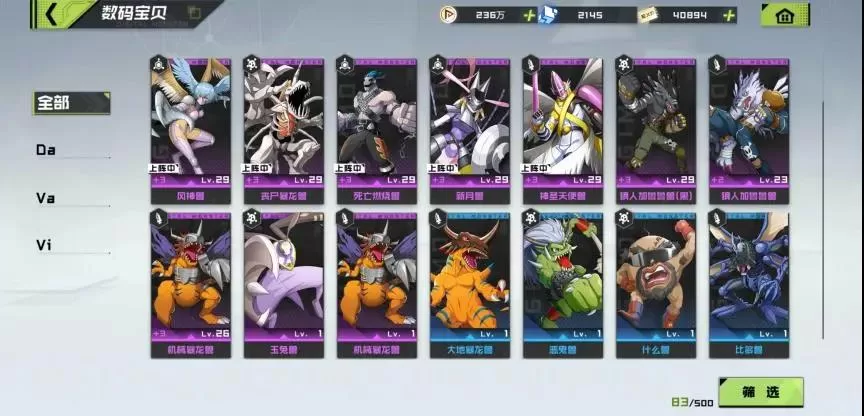864x416 pixels.
Task: Switch to the Da attribute tab
Action: pyautogui.click(x=46, y=150)
